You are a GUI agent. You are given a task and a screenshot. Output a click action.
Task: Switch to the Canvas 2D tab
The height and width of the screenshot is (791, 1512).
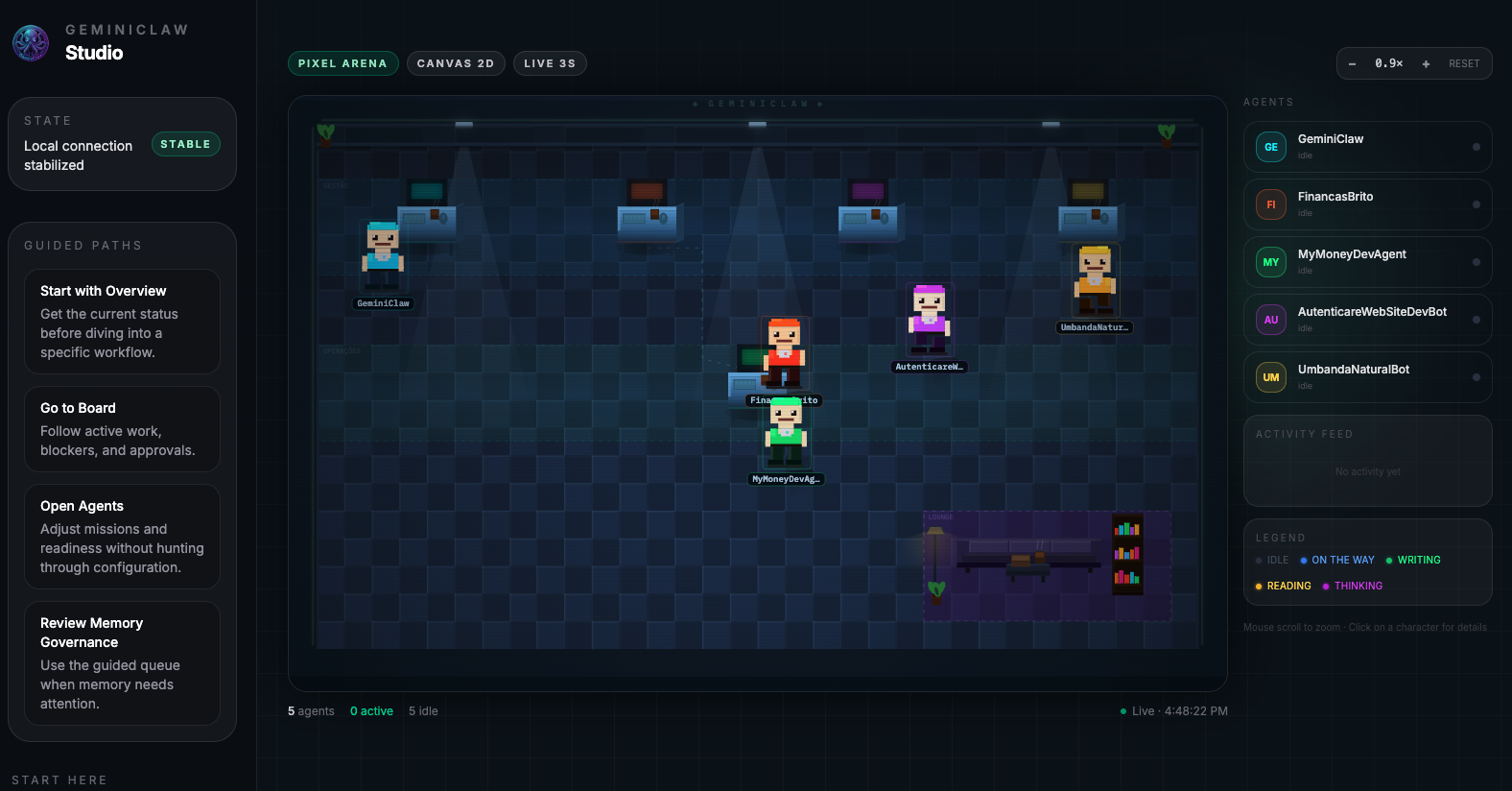pos(456,62)
